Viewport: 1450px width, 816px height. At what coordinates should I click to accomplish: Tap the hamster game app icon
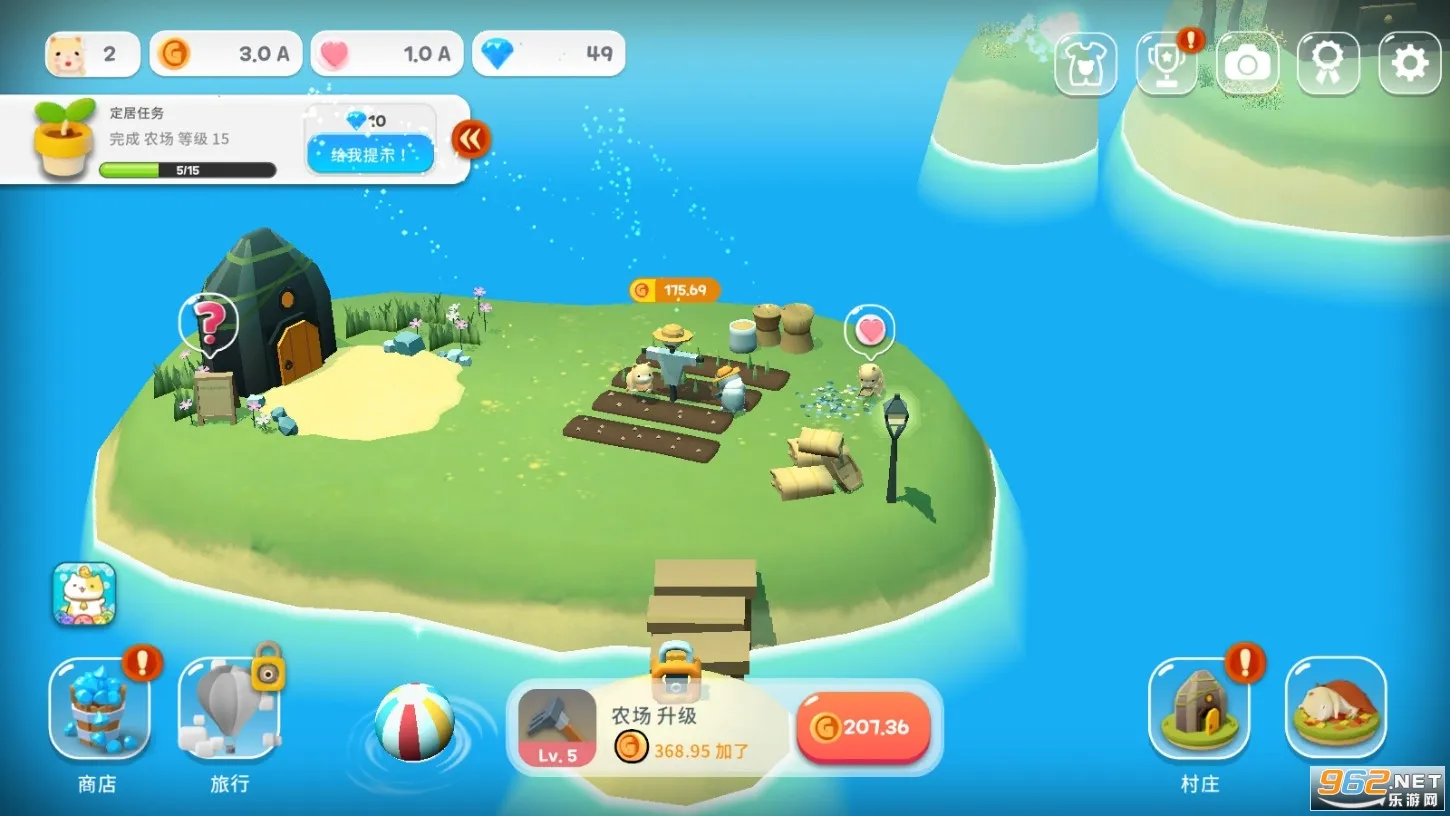tap(84, 594)
